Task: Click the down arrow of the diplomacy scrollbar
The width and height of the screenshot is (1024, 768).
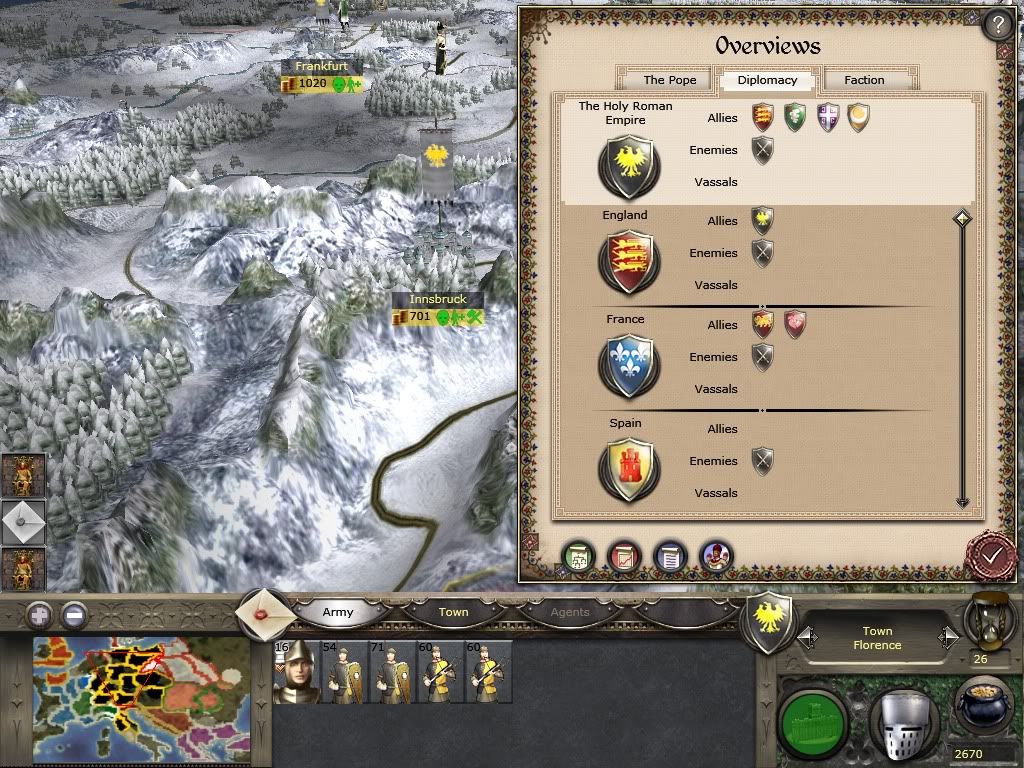Action: coord(962,502)
